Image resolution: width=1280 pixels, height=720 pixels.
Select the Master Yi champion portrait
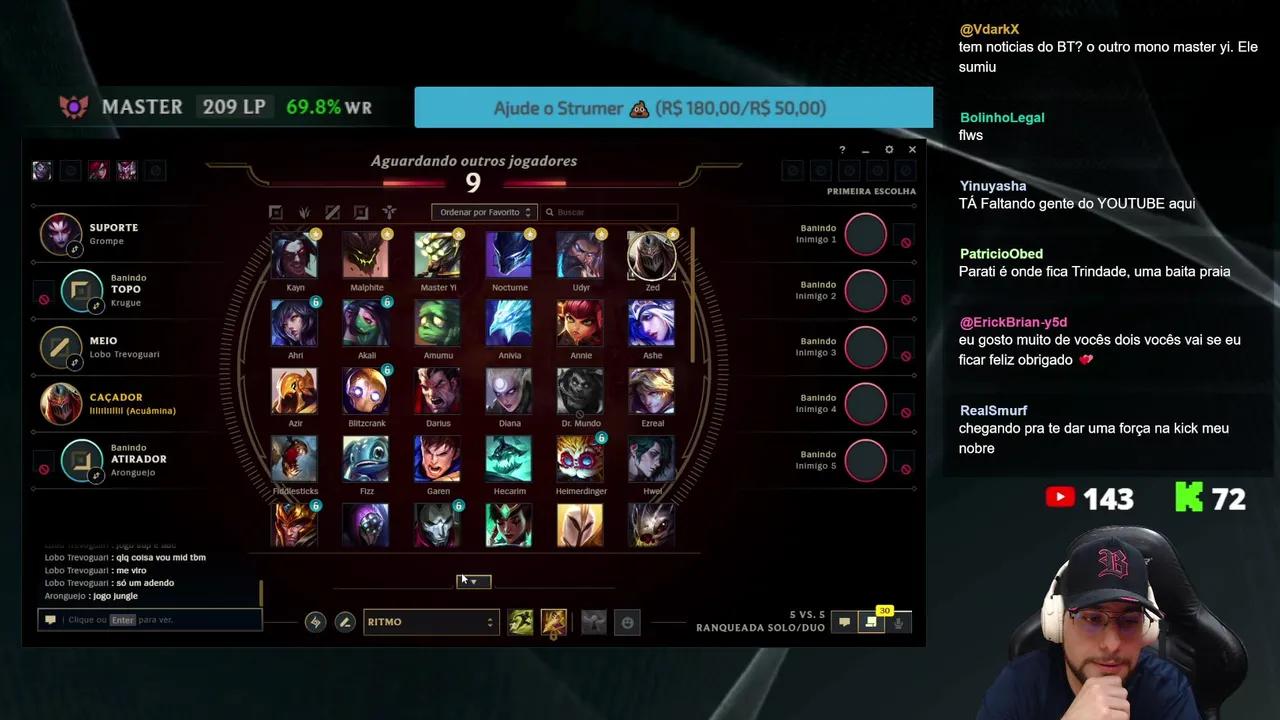coord(438,255)
